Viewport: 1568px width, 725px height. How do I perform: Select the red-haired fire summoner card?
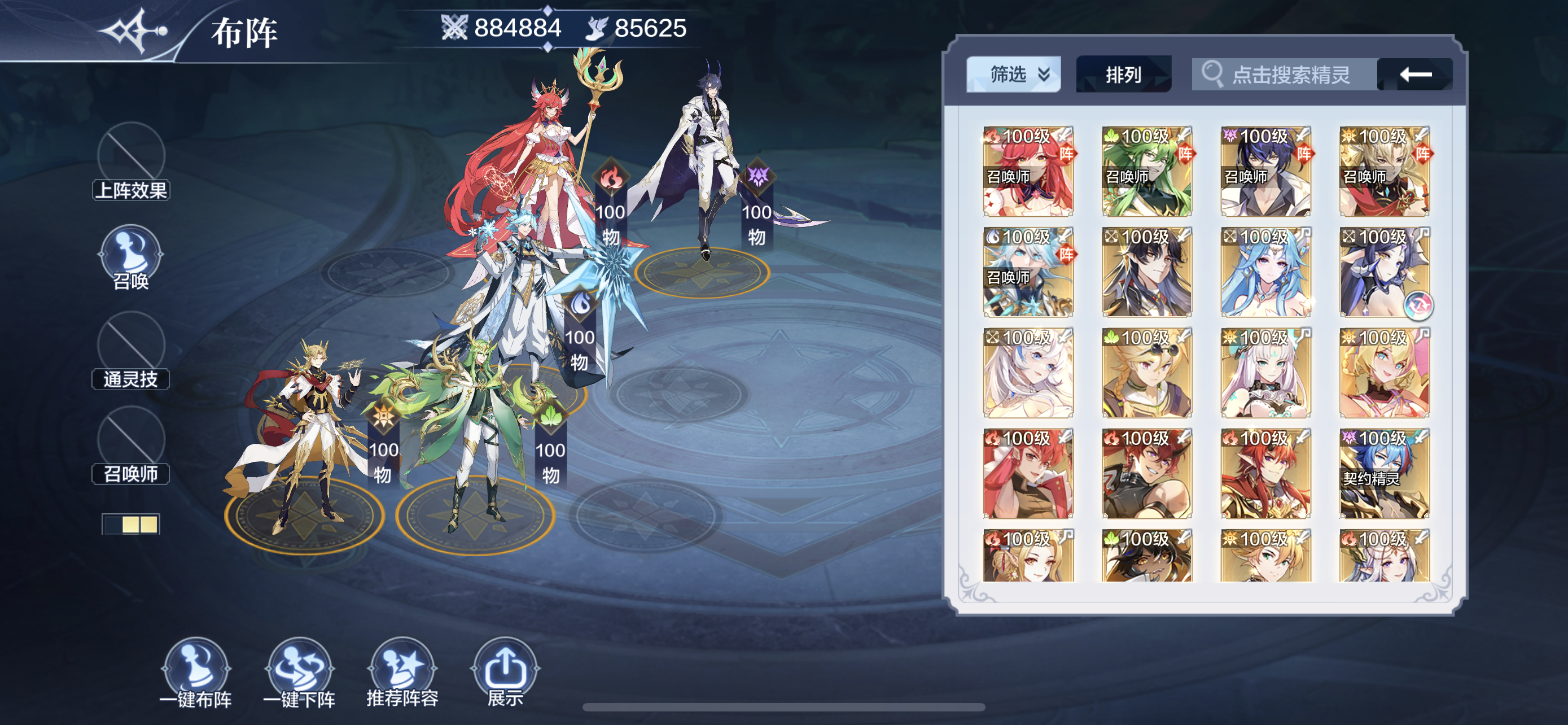[1028, 172]
